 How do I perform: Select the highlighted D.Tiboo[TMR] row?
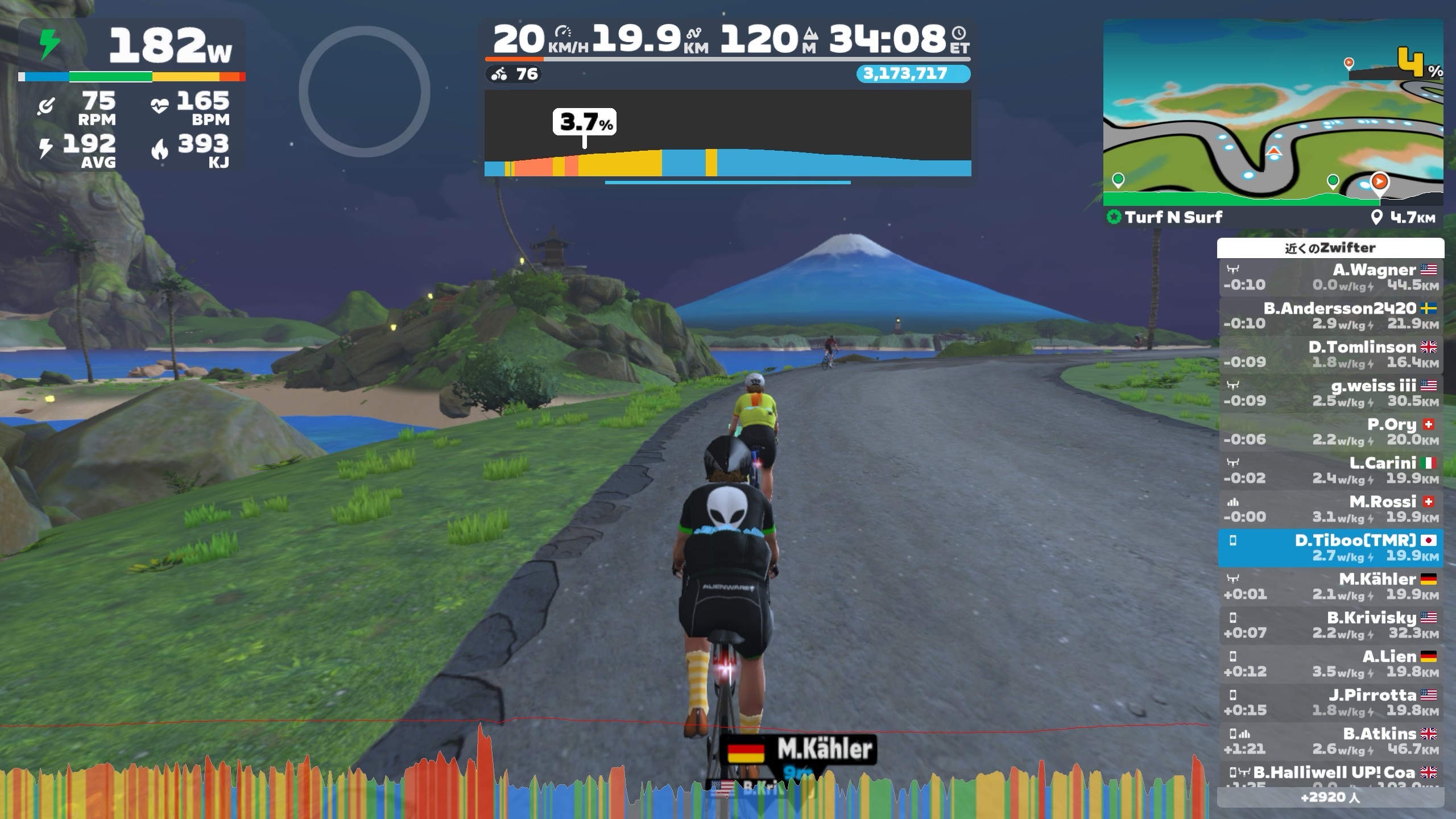[x=1330, y=548]
